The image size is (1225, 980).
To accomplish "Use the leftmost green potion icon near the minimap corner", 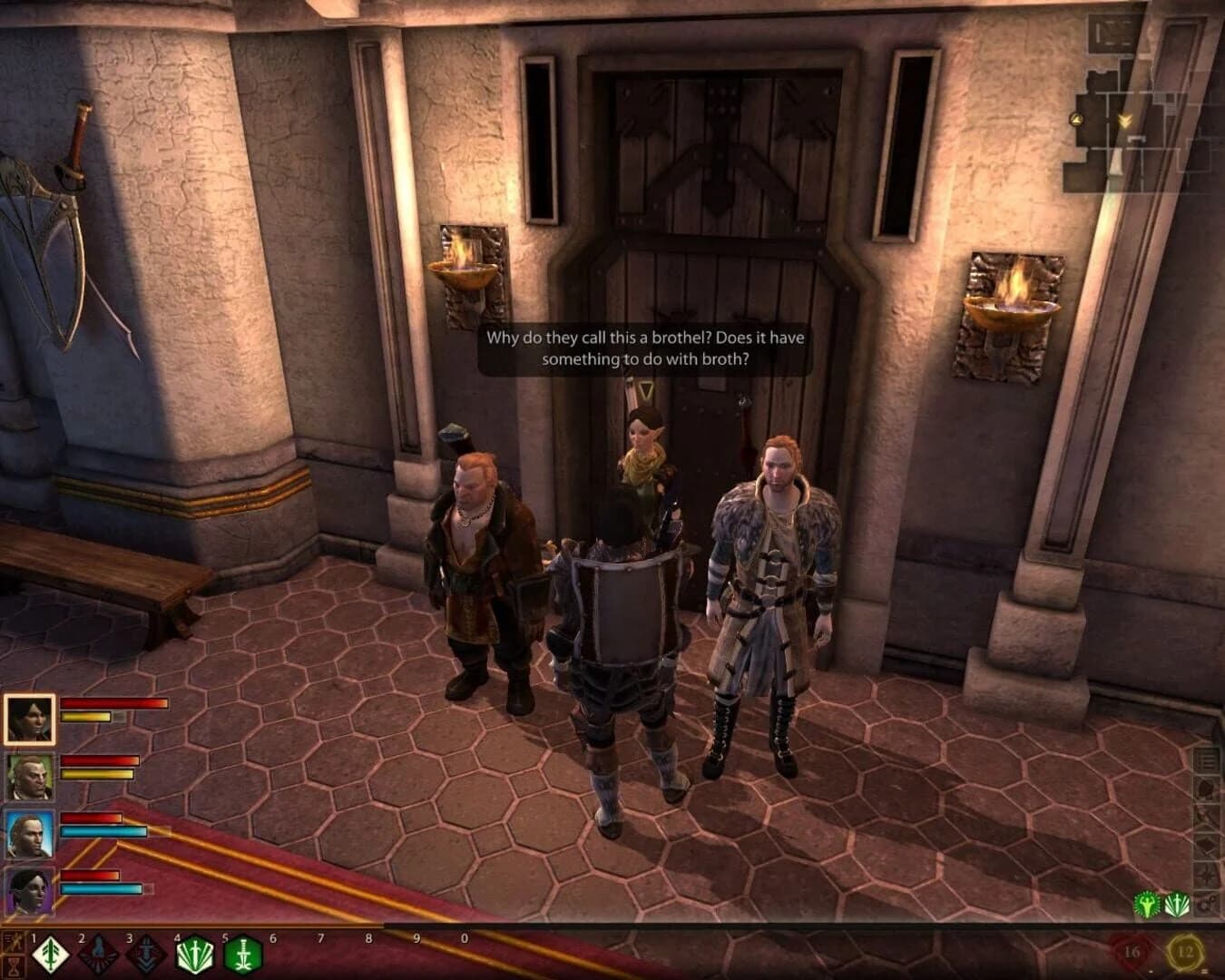I will [1147, 905].
